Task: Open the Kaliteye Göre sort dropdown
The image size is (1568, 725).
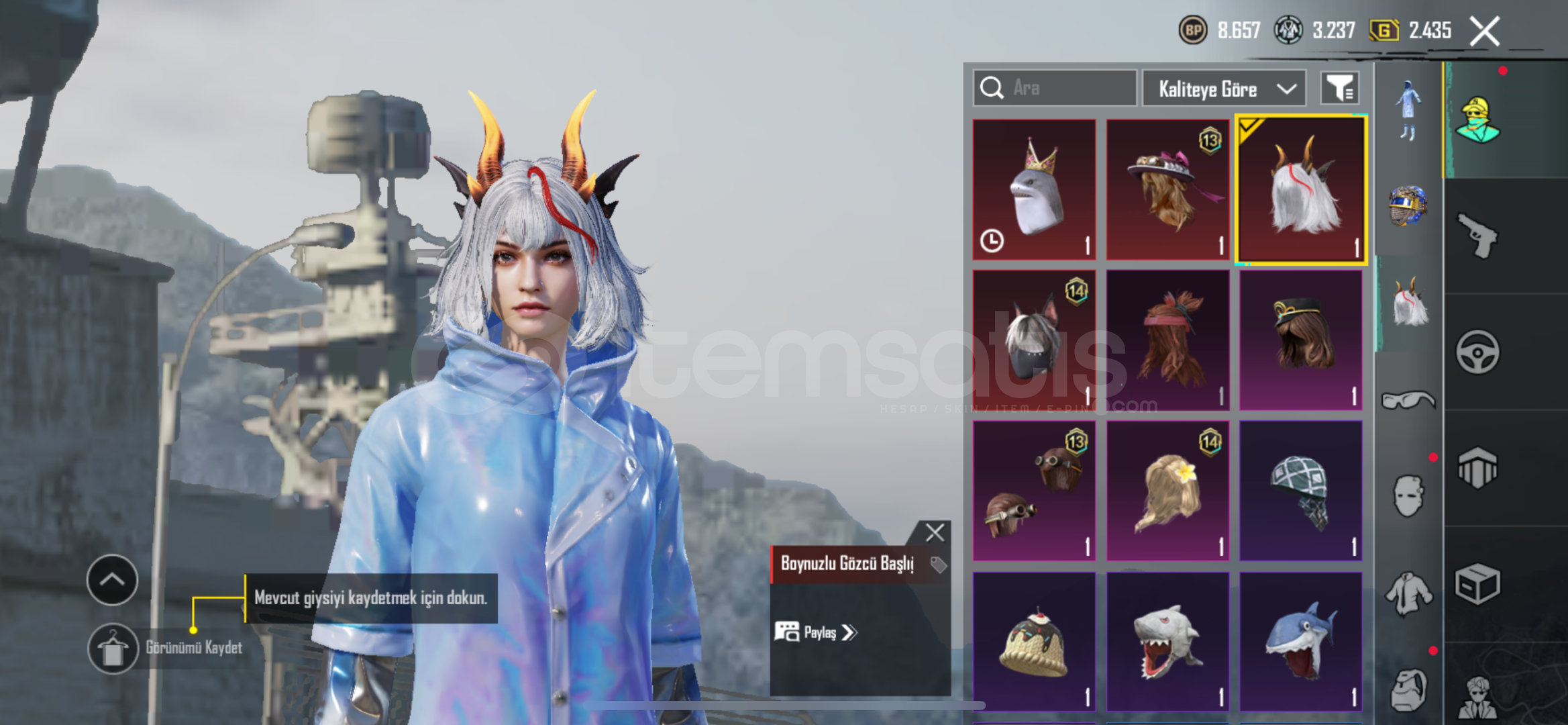Action: [x=1224, y=89]
